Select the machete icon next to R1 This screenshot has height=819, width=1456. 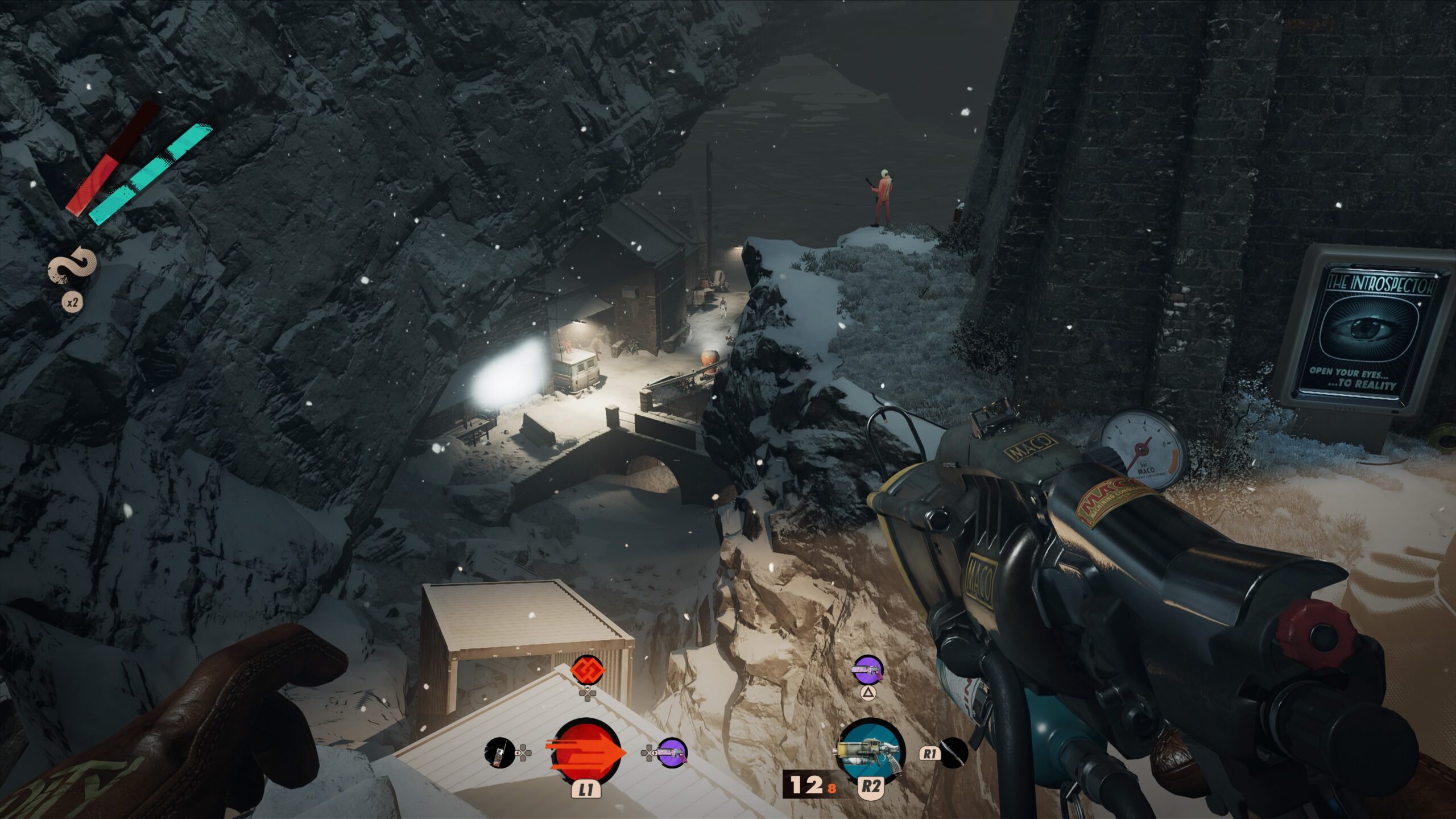point(953,754)
